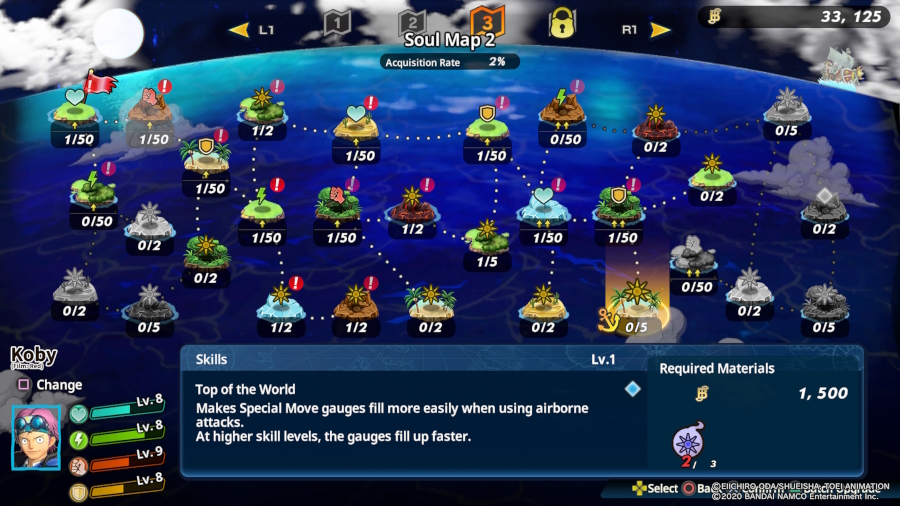Select the orange Soul Map tab 3
This screenshot has width=900, height=506.
click(x=487, y=21)
